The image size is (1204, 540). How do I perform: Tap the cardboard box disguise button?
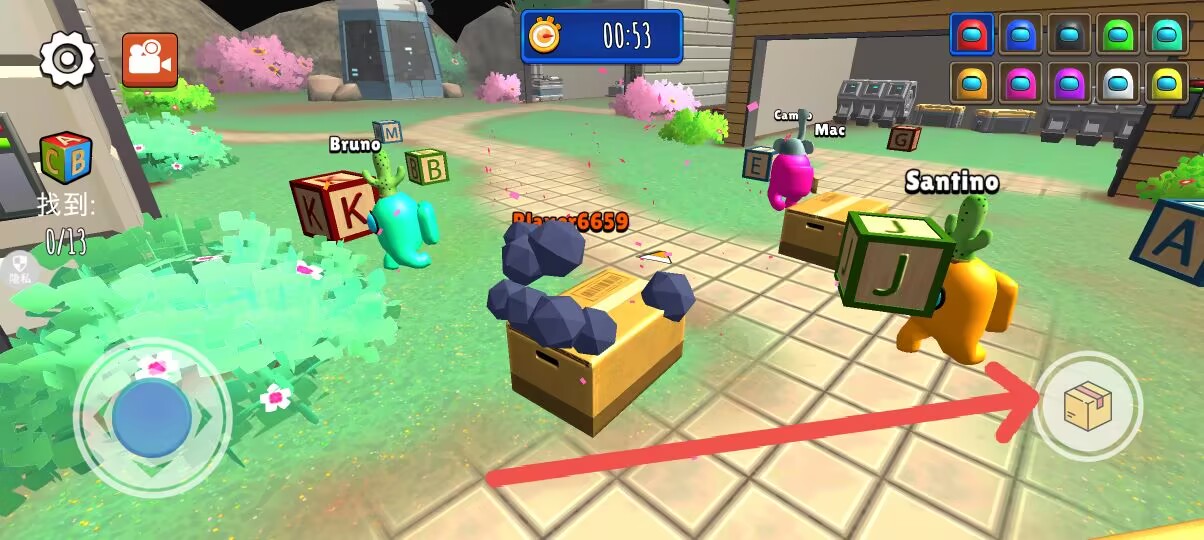tap(1087, 407)
